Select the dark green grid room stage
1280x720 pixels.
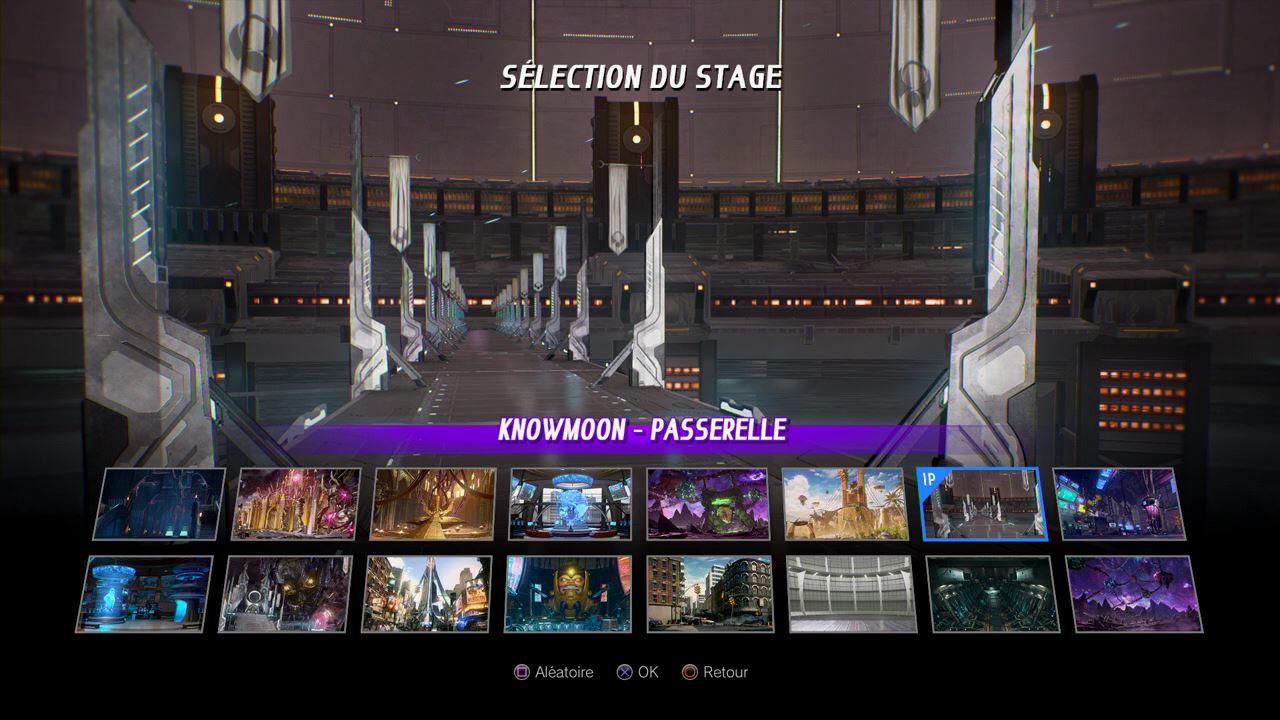pyautogui.click(x=992, y=594)
